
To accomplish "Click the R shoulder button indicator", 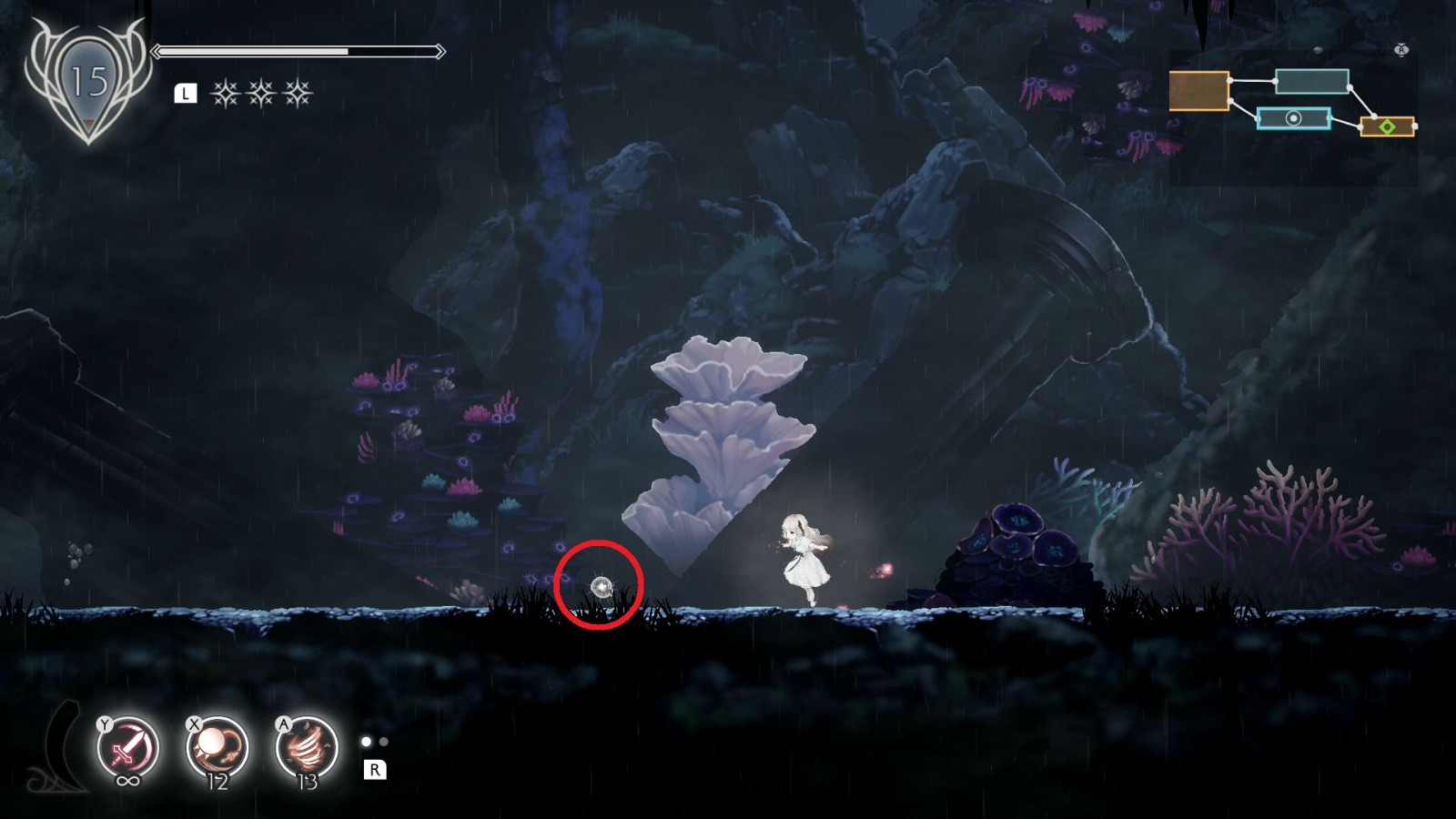I will [375, 769].
